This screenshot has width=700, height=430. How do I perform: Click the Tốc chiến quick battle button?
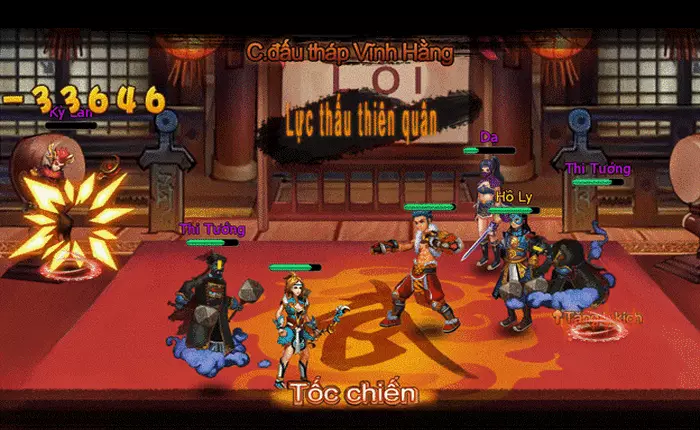tap(353, 393)
